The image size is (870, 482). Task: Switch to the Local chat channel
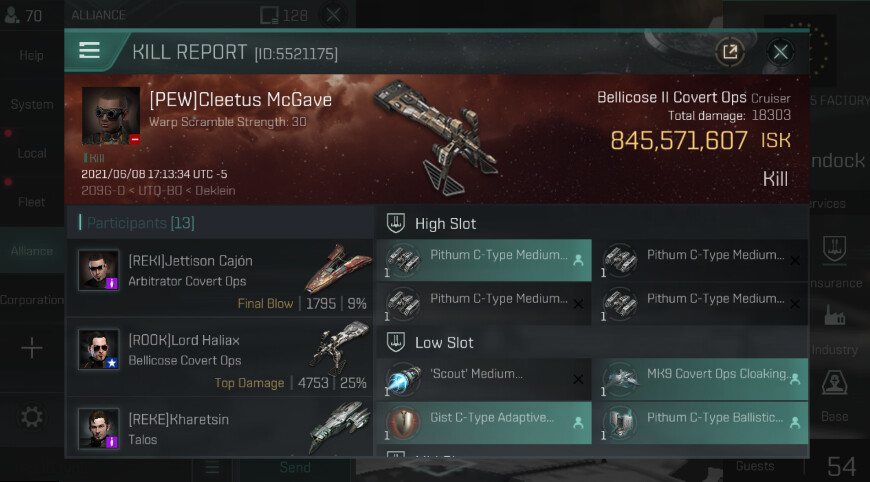(x=31, y=153)
